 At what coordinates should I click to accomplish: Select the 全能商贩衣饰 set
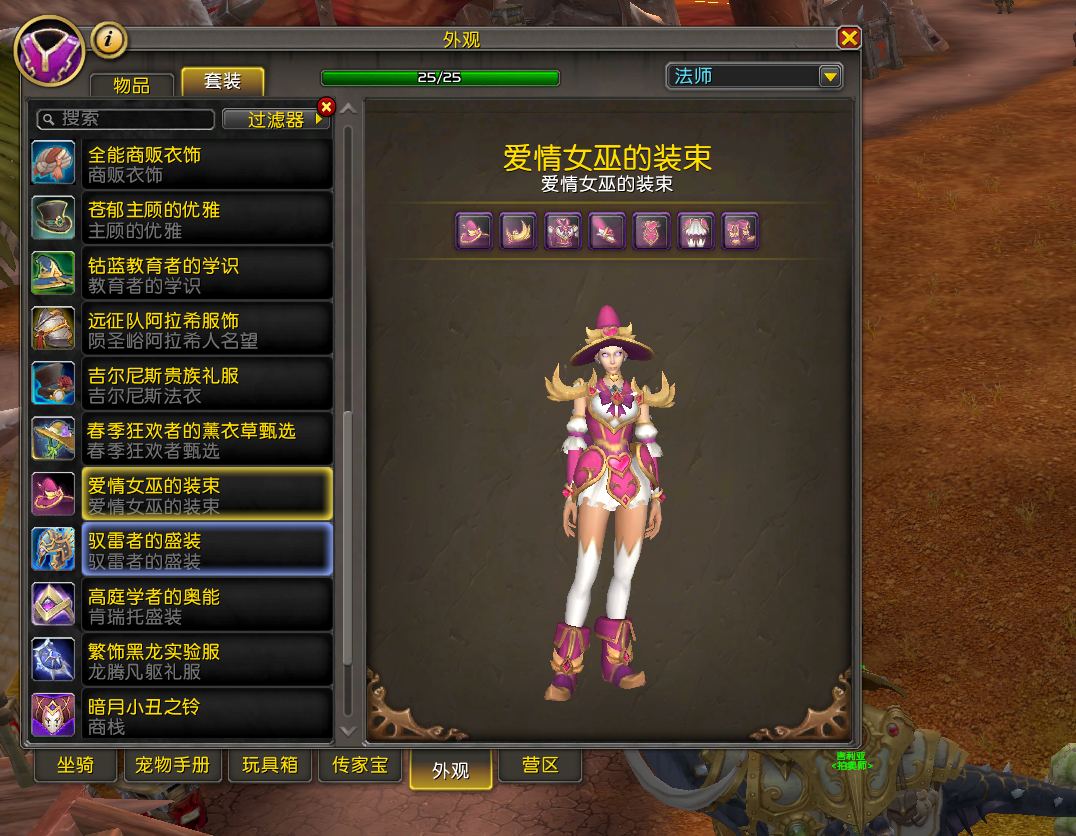click(x=181, y=164)
